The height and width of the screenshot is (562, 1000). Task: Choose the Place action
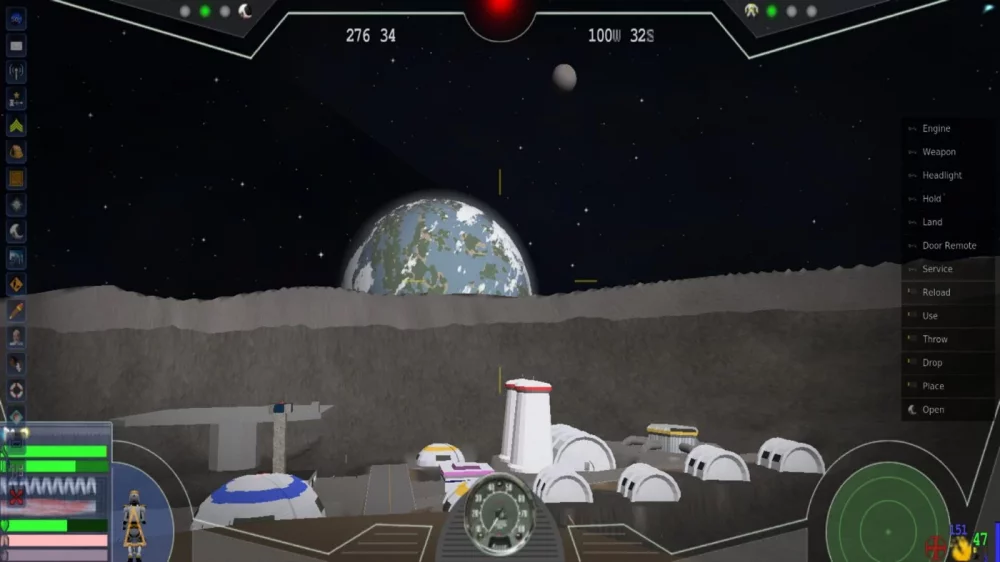(932, 386)
